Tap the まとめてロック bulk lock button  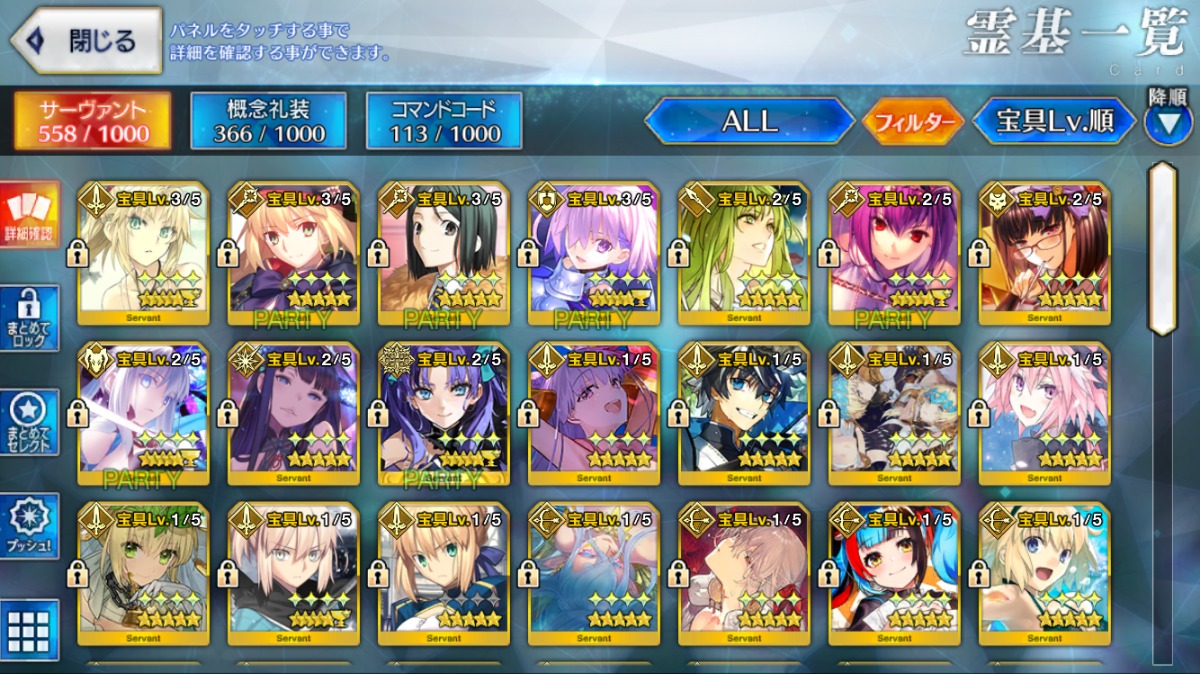[30, 318]
